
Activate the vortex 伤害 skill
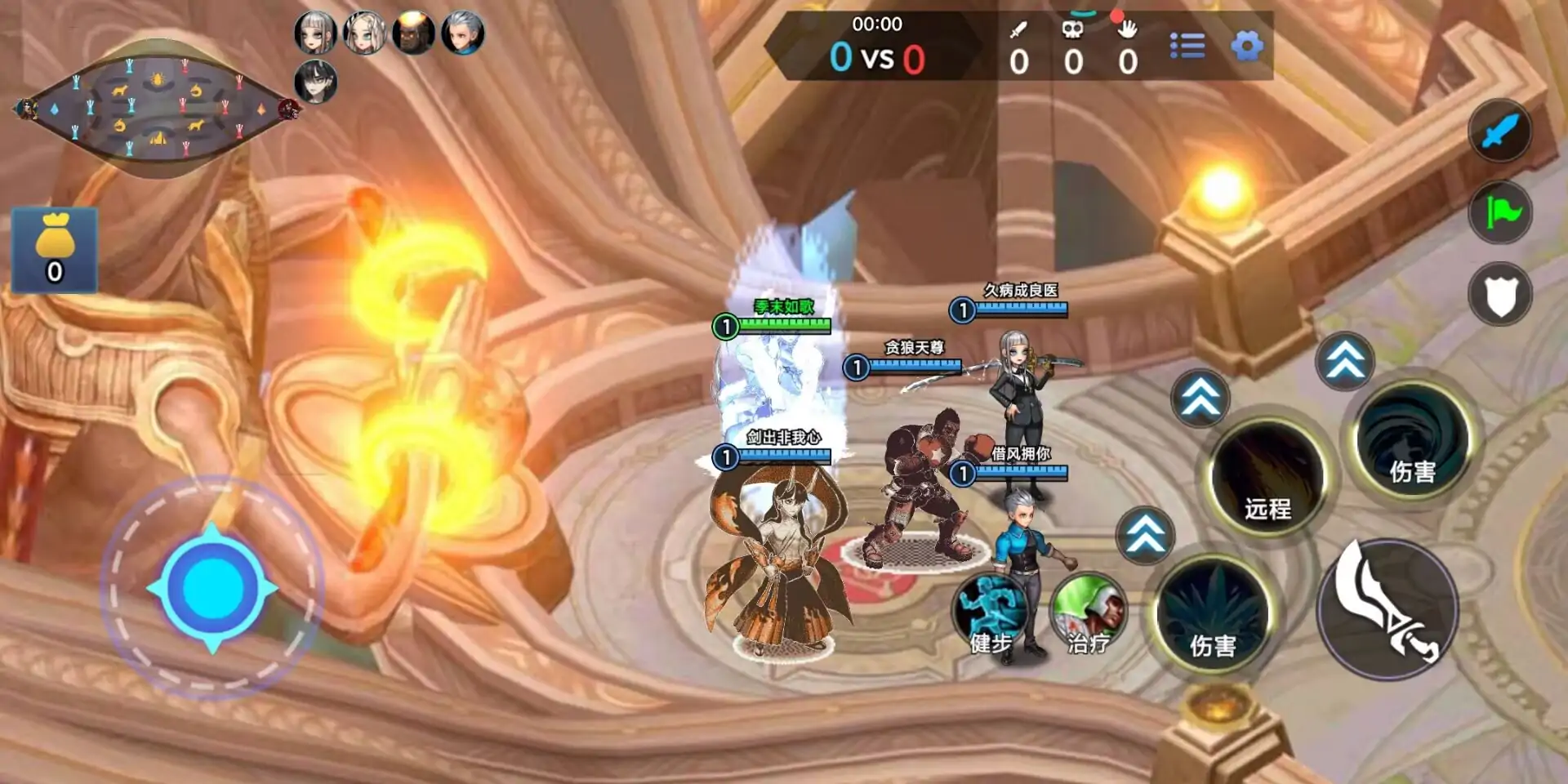click(x=1412, y=443)
